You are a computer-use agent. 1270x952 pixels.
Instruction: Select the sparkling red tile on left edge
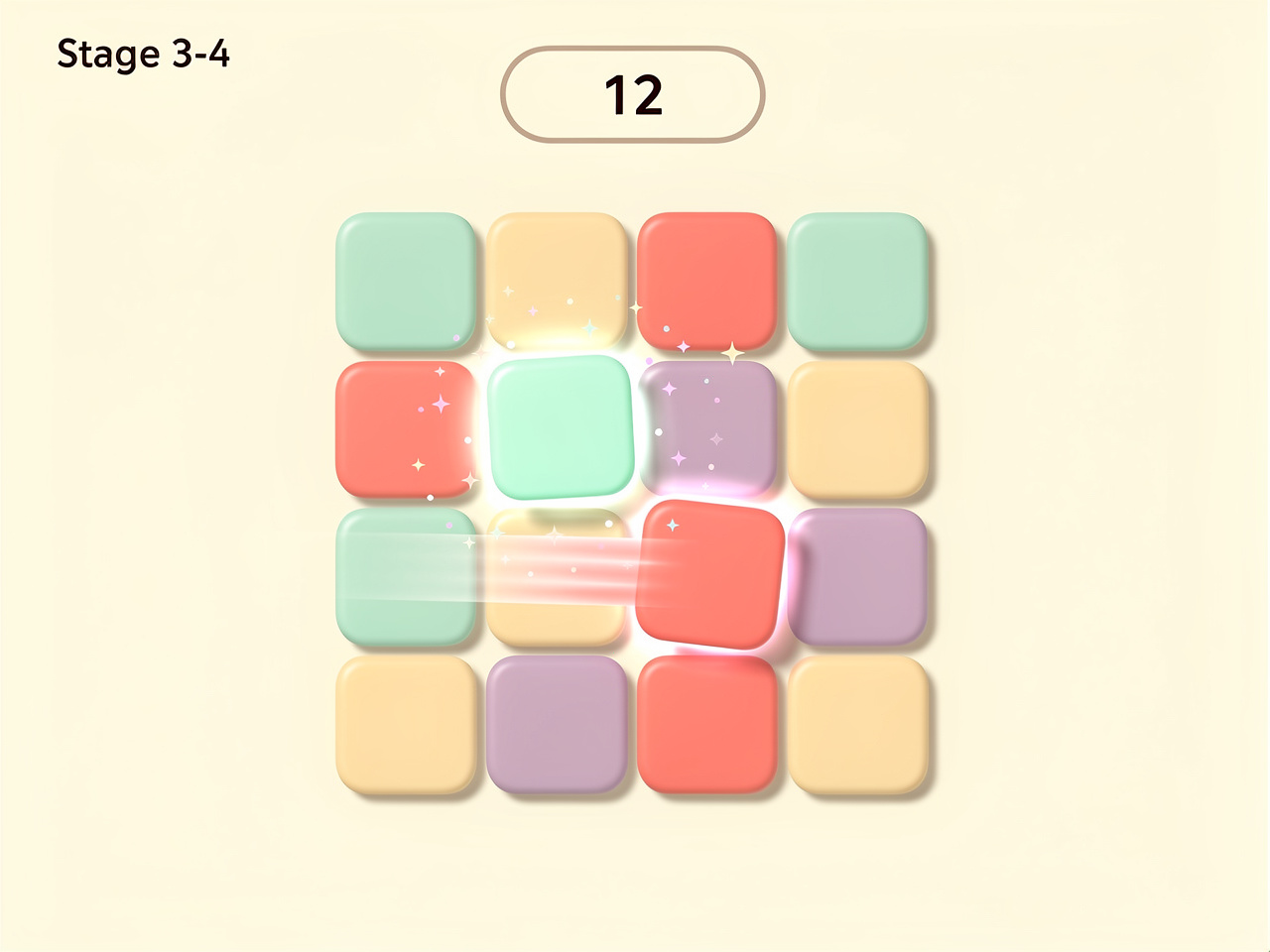pyautogui.click(x=407, y=428)
